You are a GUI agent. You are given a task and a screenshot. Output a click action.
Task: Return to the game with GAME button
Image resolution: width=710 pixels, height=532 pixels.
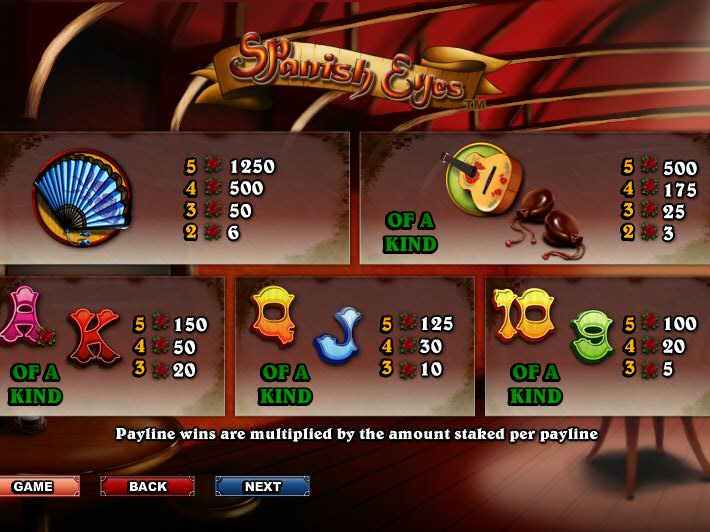point(38,487)
